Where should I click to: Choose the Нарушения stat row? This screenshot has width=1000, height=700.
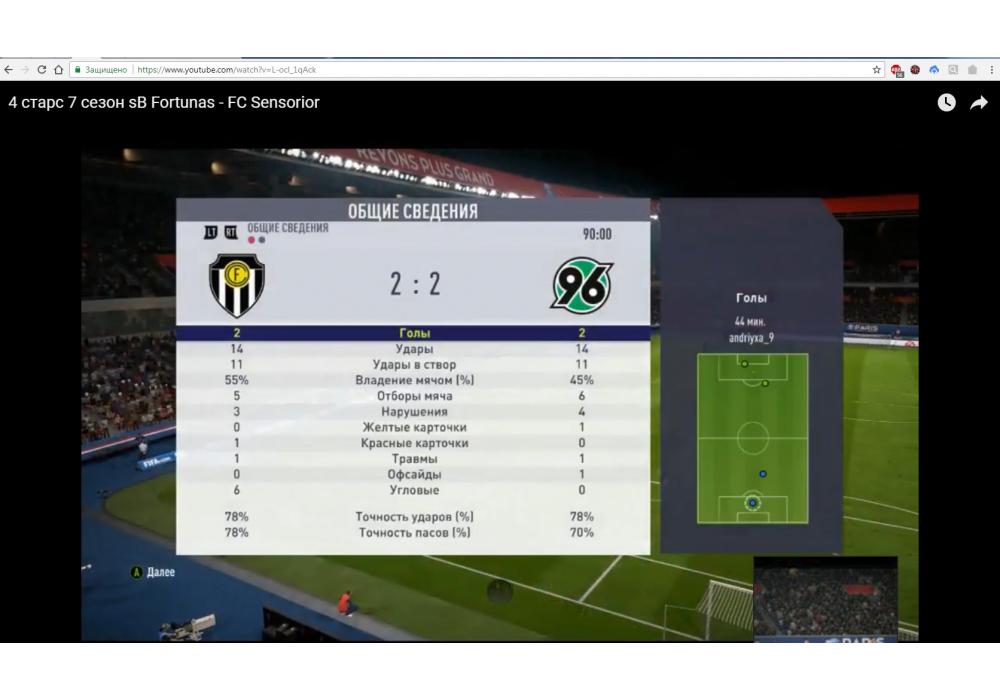[x=414, y=412]
